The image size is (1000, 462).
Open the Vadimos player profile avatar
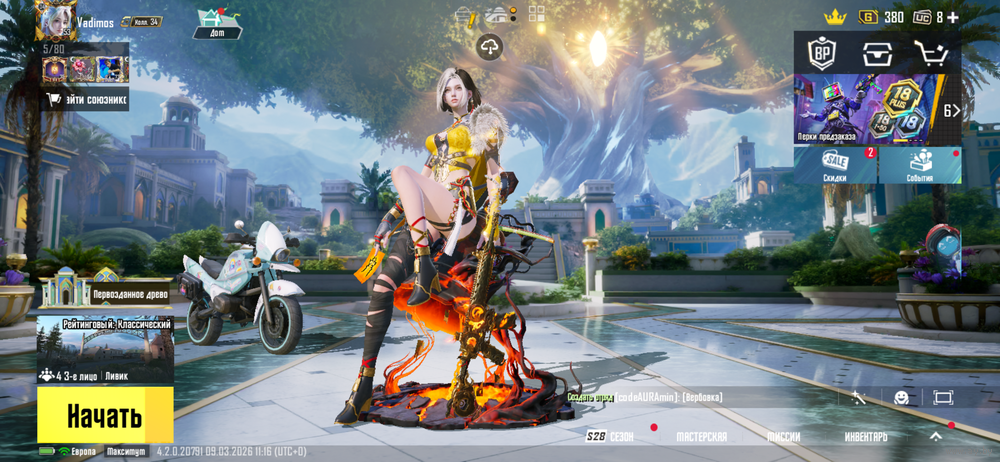tap(56, 20)
